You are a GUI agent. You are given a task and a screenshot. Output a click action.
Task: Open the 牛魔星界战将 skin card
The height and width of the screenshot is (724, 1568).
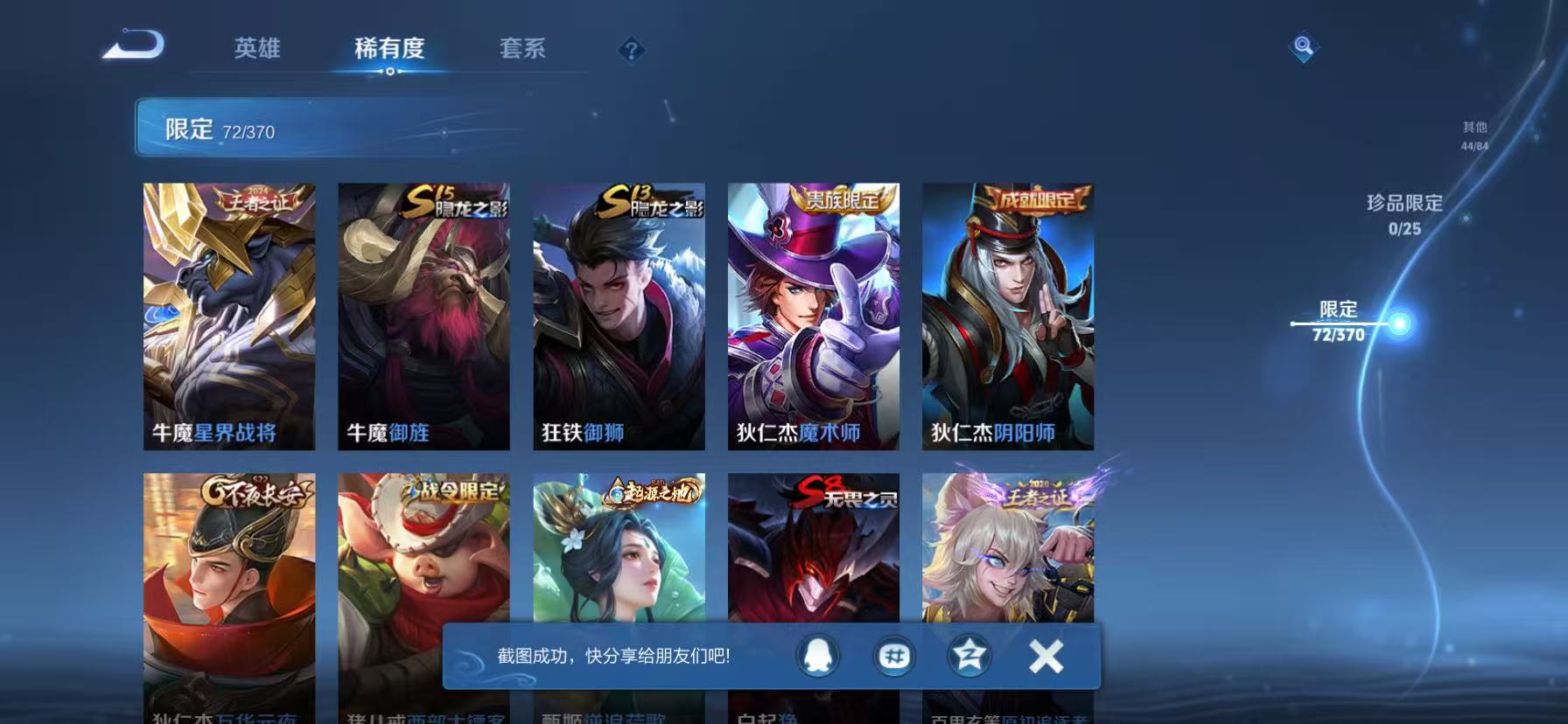click(230, 315)
